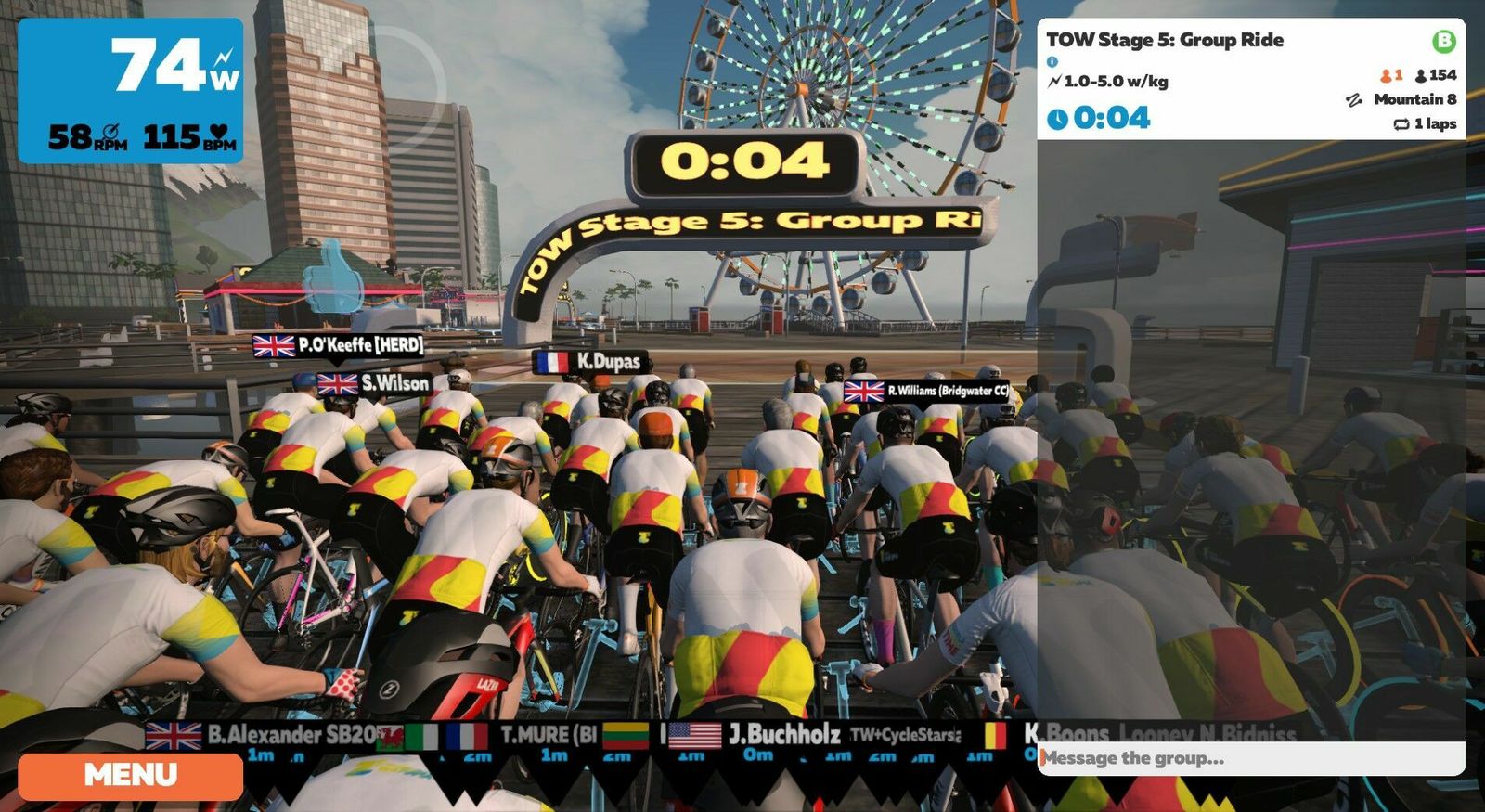The height and width of the screenshot is (812, 1485).
Task: Open the blue event info icon
Action: pyautogui.click(x=1052, y=61)
